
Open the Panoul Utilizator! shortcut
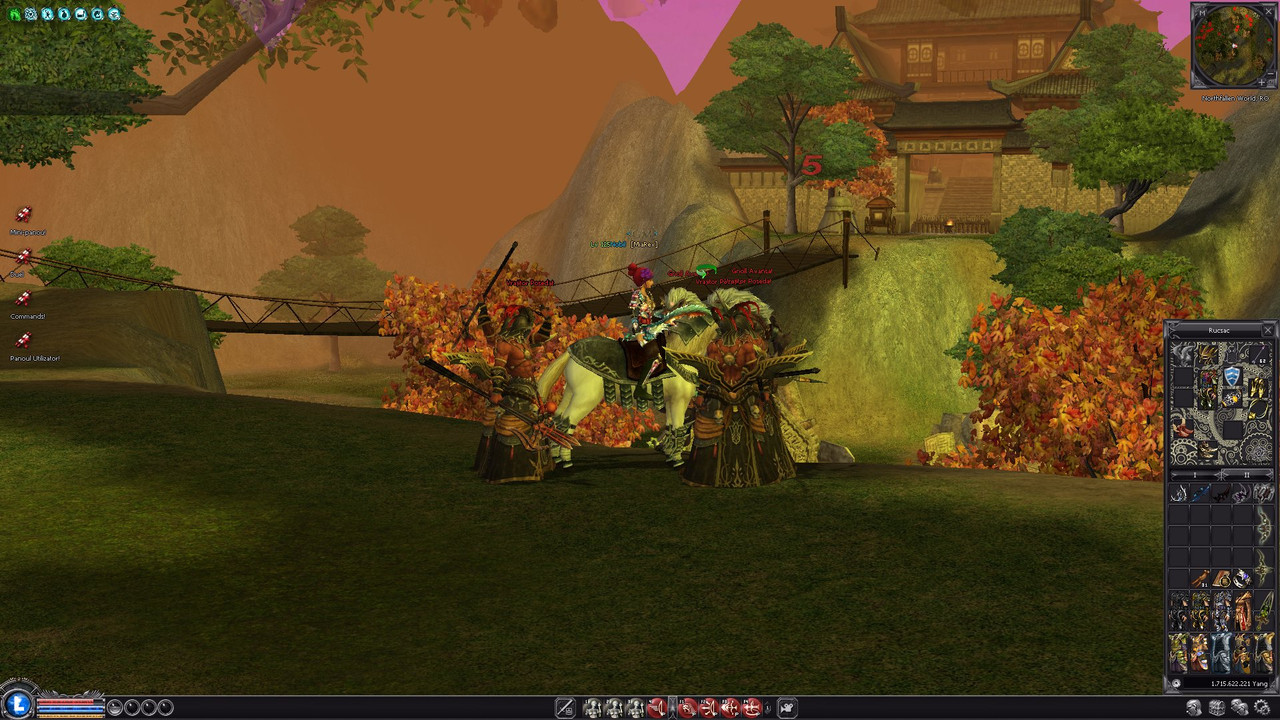tap(24, 341)
